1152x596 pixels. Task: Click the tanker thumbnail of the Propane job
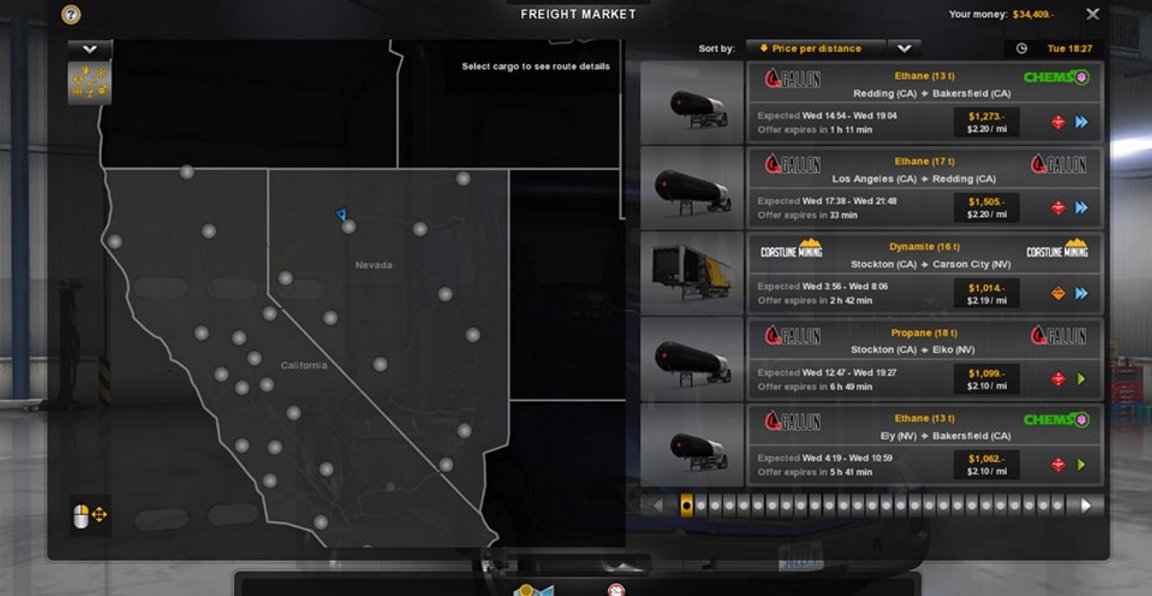pyautogui.click(x=692, y=360)
